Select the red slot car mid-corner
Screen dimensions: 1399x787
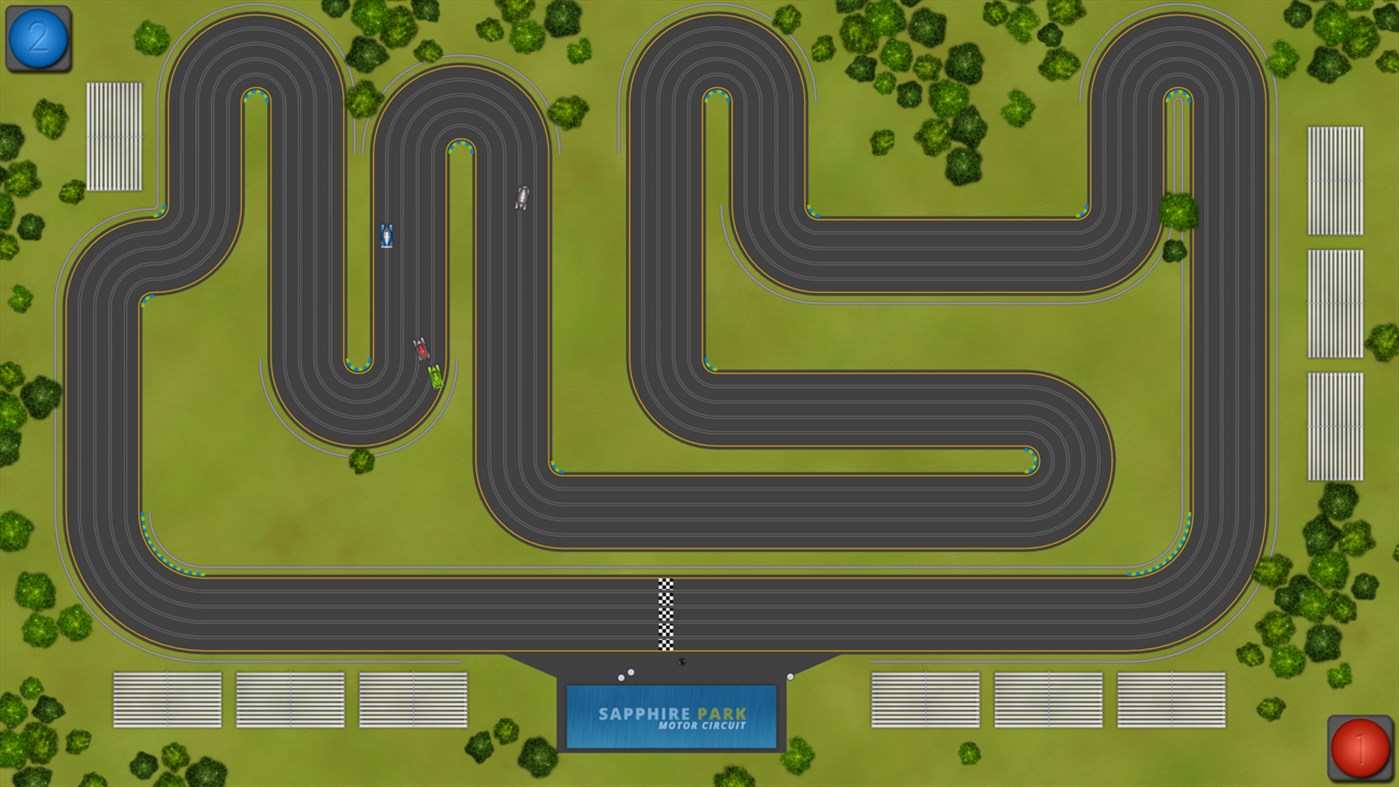pyautogui.click(x=420, y=349)
